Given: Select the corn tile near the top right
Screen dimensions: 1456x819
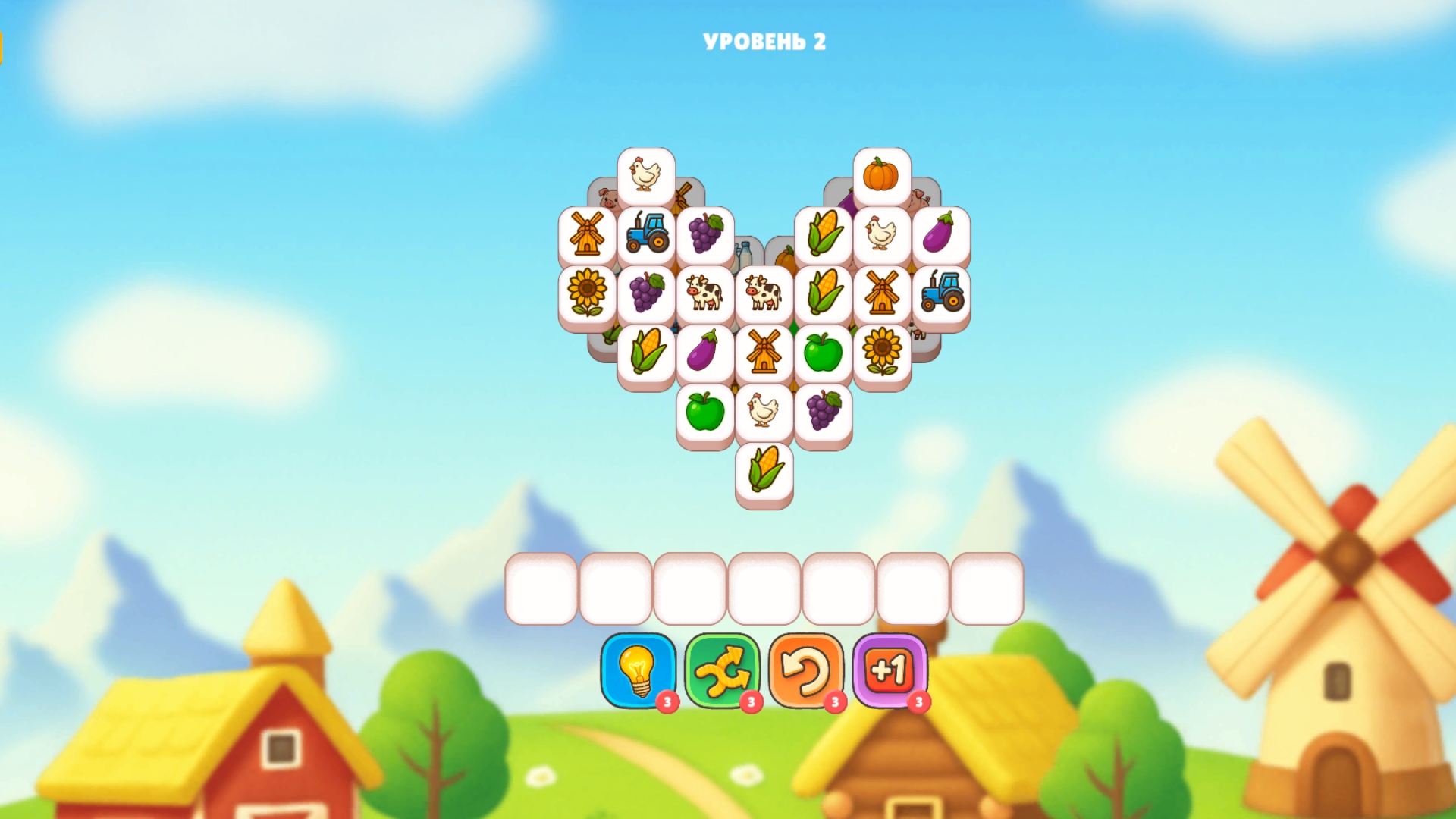Looking at the screenshot, I should pyautogui.click(x=823, y=235).
